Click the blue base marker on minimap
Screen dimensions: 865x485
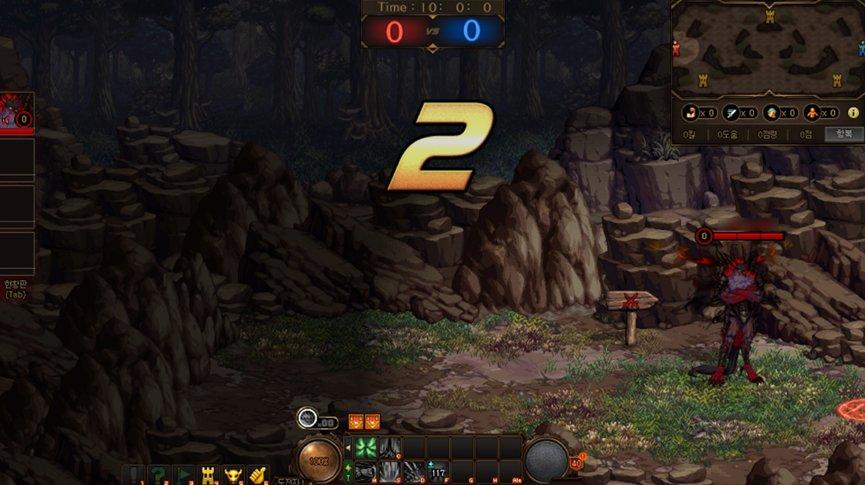coord(860,50)
